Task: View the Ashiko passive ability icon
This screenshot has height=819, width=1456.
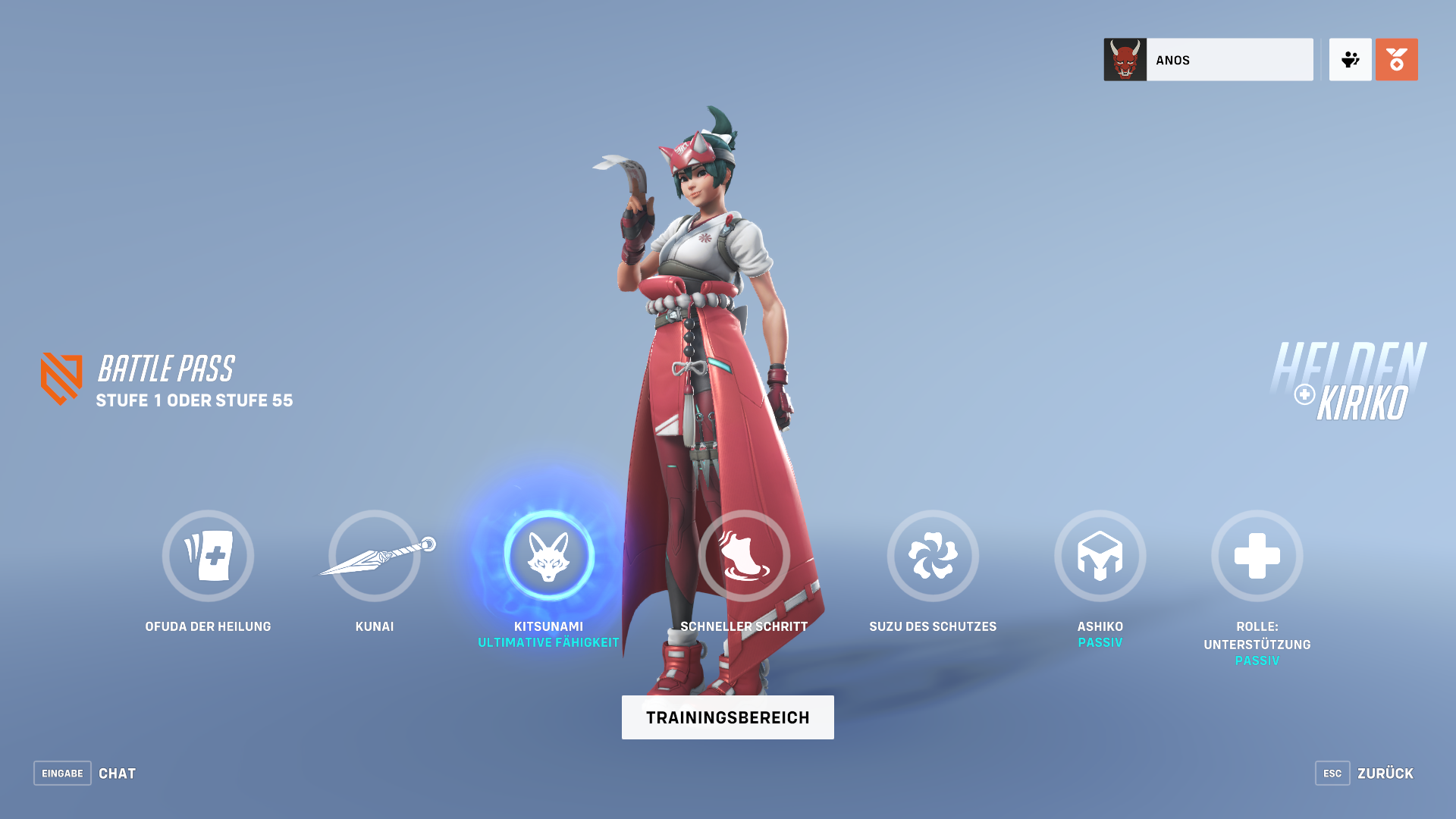Action: coord(1100,556)
